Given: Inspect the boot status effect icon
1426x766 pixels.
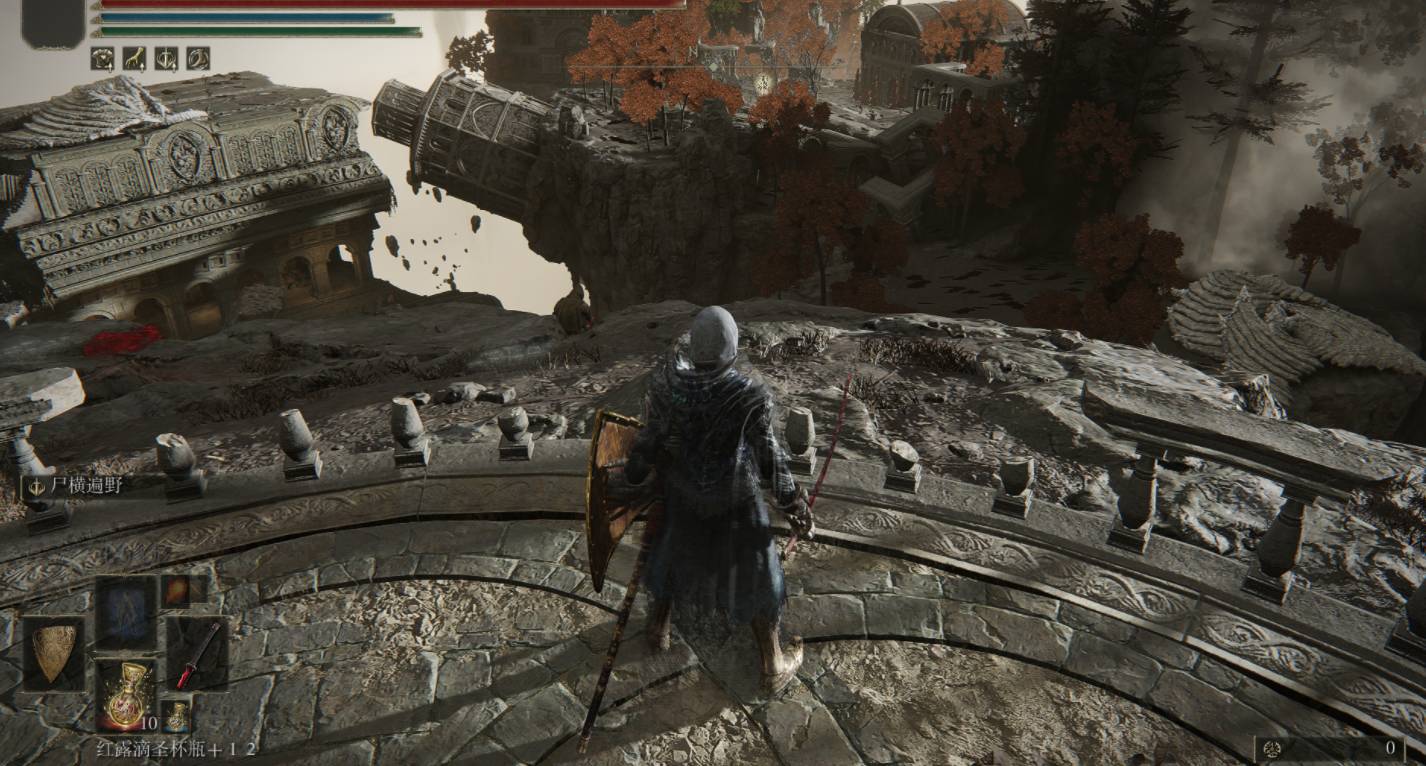Looking at the screenshot, I should coord(198,59).
